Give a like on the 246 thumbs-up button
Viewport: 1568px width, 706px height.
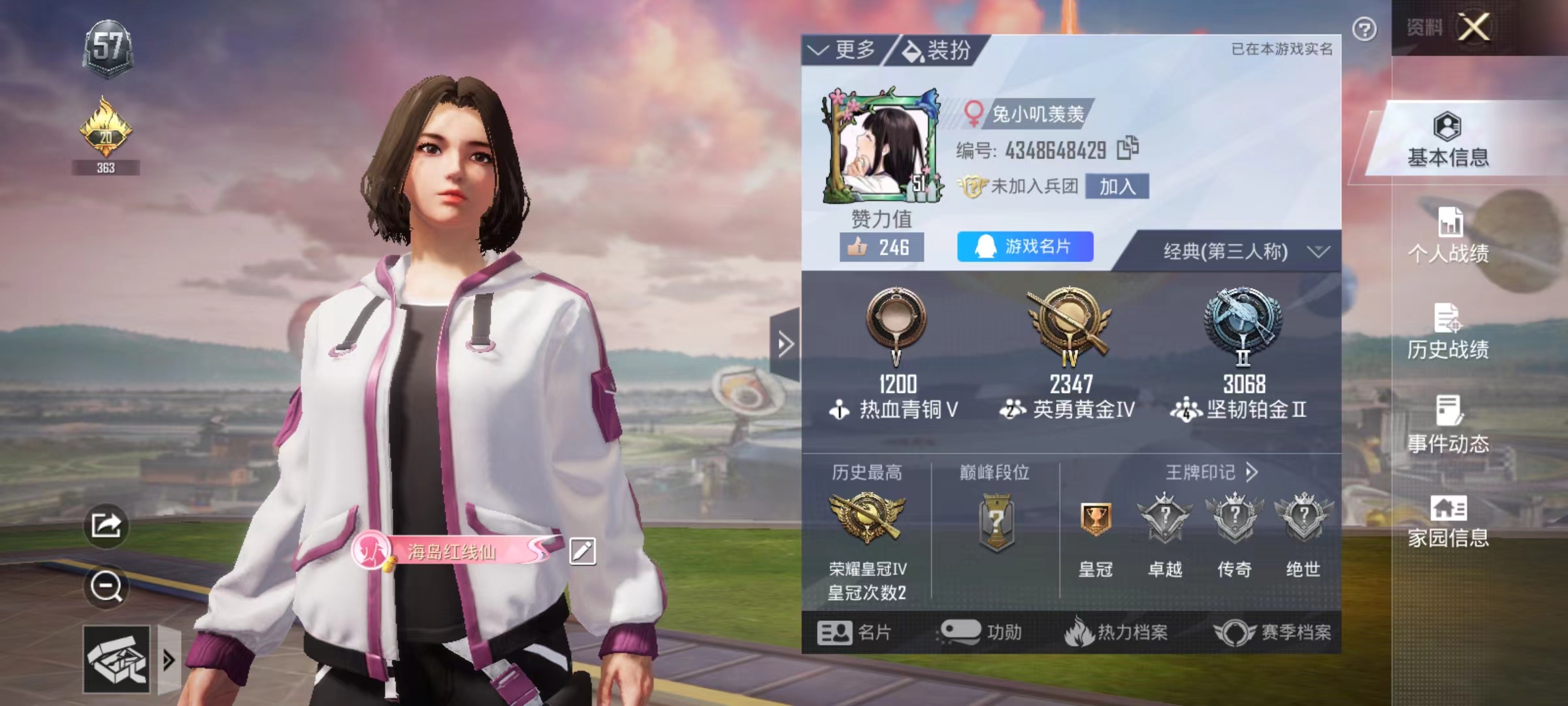(x=881, y=247)
